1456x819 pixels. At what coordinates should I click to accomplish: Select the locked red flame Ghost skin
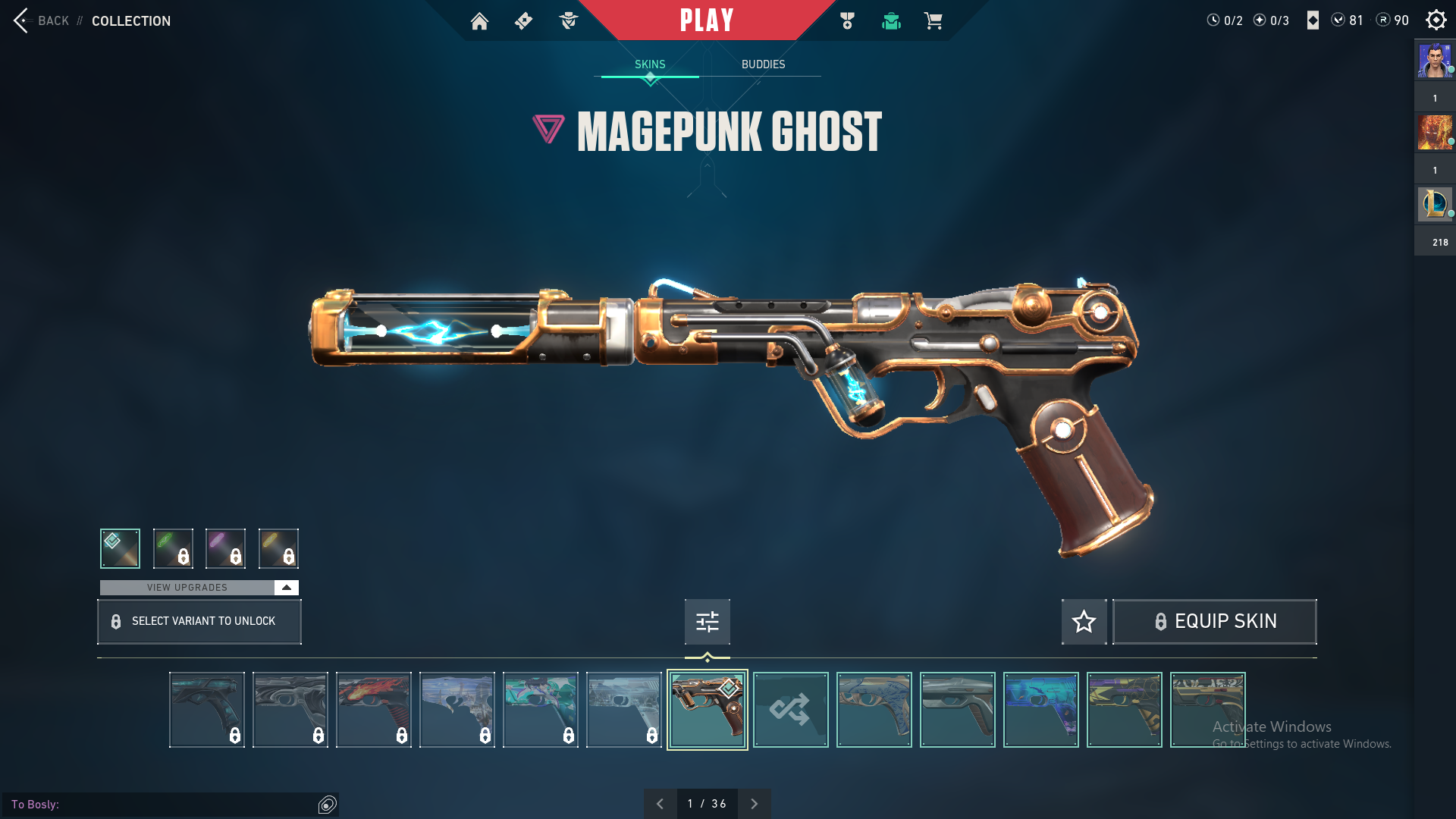pyautogui.click(x=374, y=710)
